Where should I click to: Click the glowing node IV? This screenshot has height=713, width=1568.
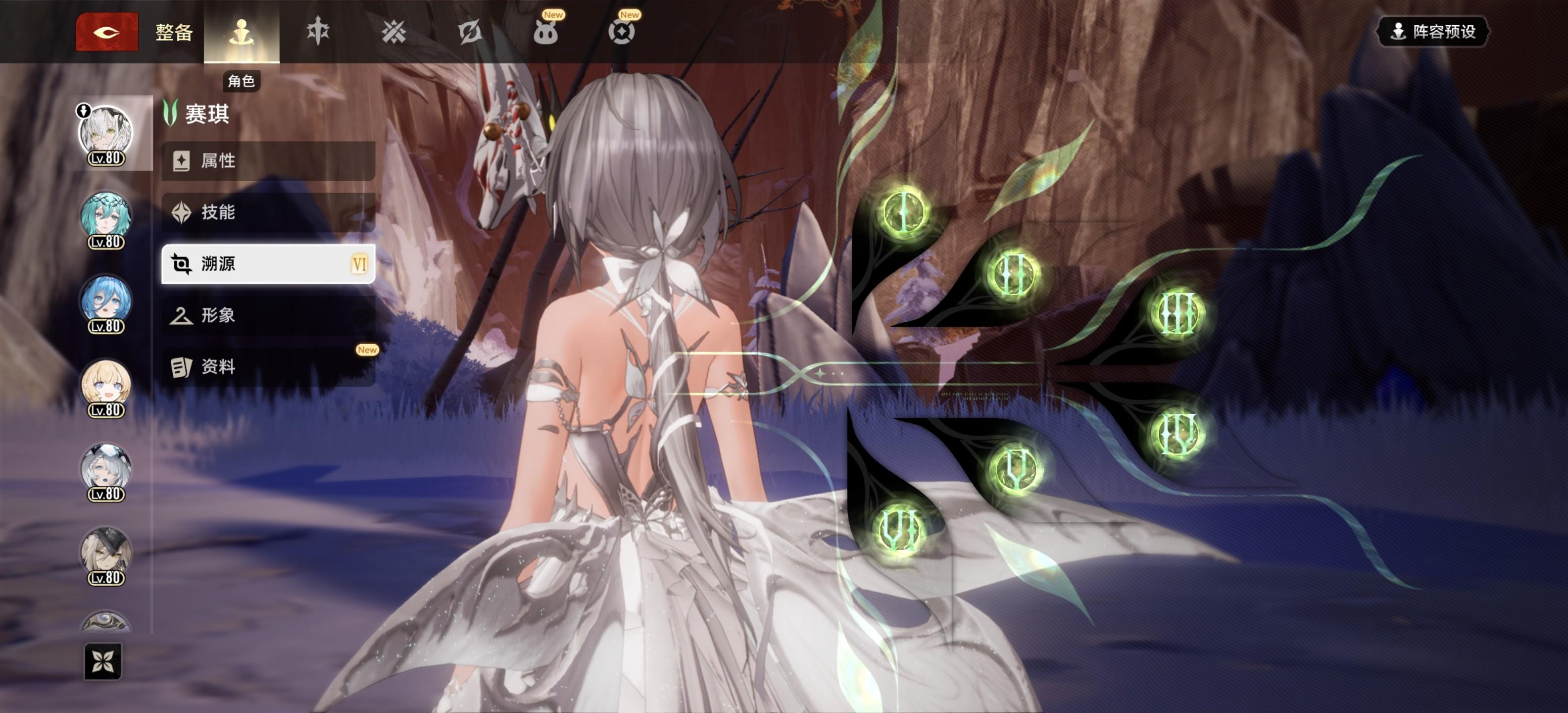[x=1176, y=434]
